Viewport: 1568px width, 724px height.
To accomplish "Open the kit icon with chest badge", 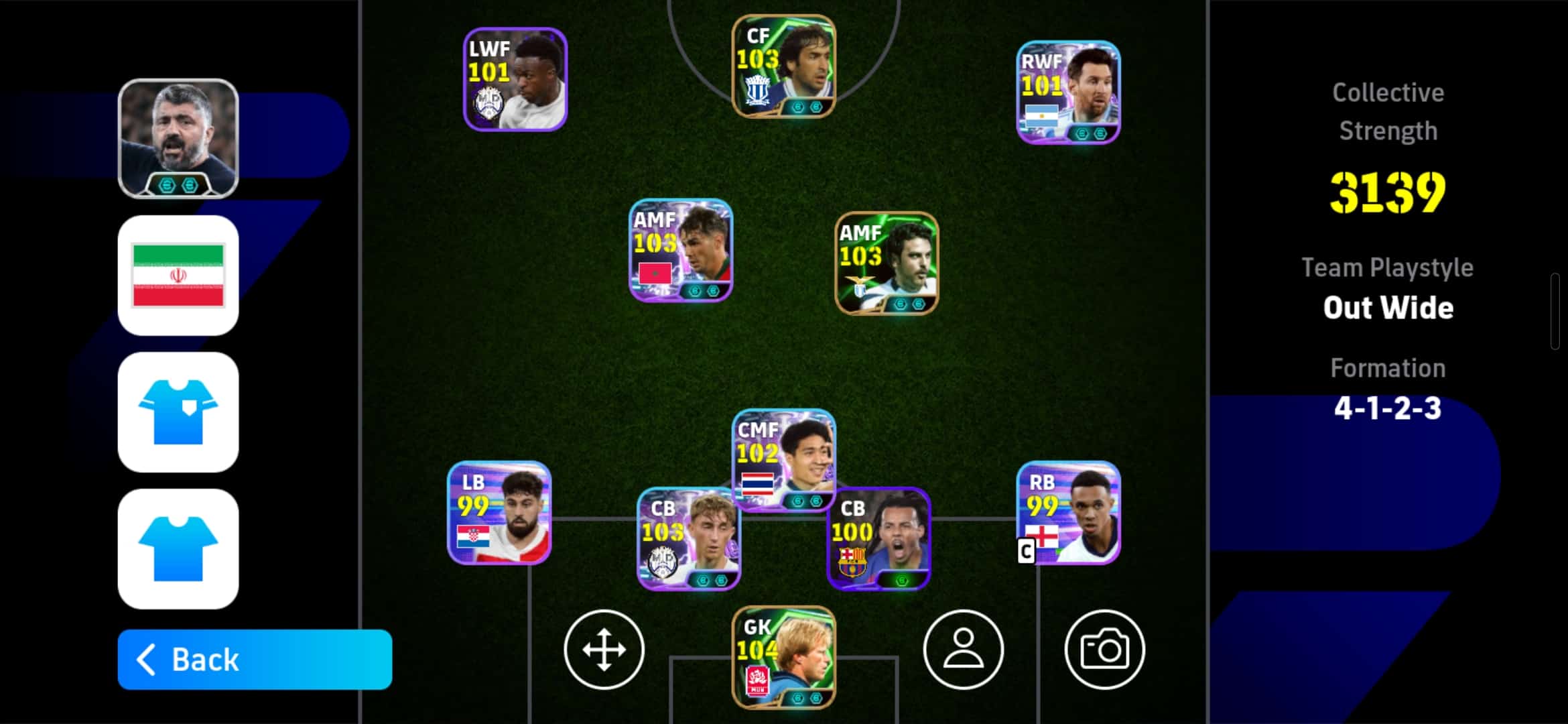I will point(178,412).
